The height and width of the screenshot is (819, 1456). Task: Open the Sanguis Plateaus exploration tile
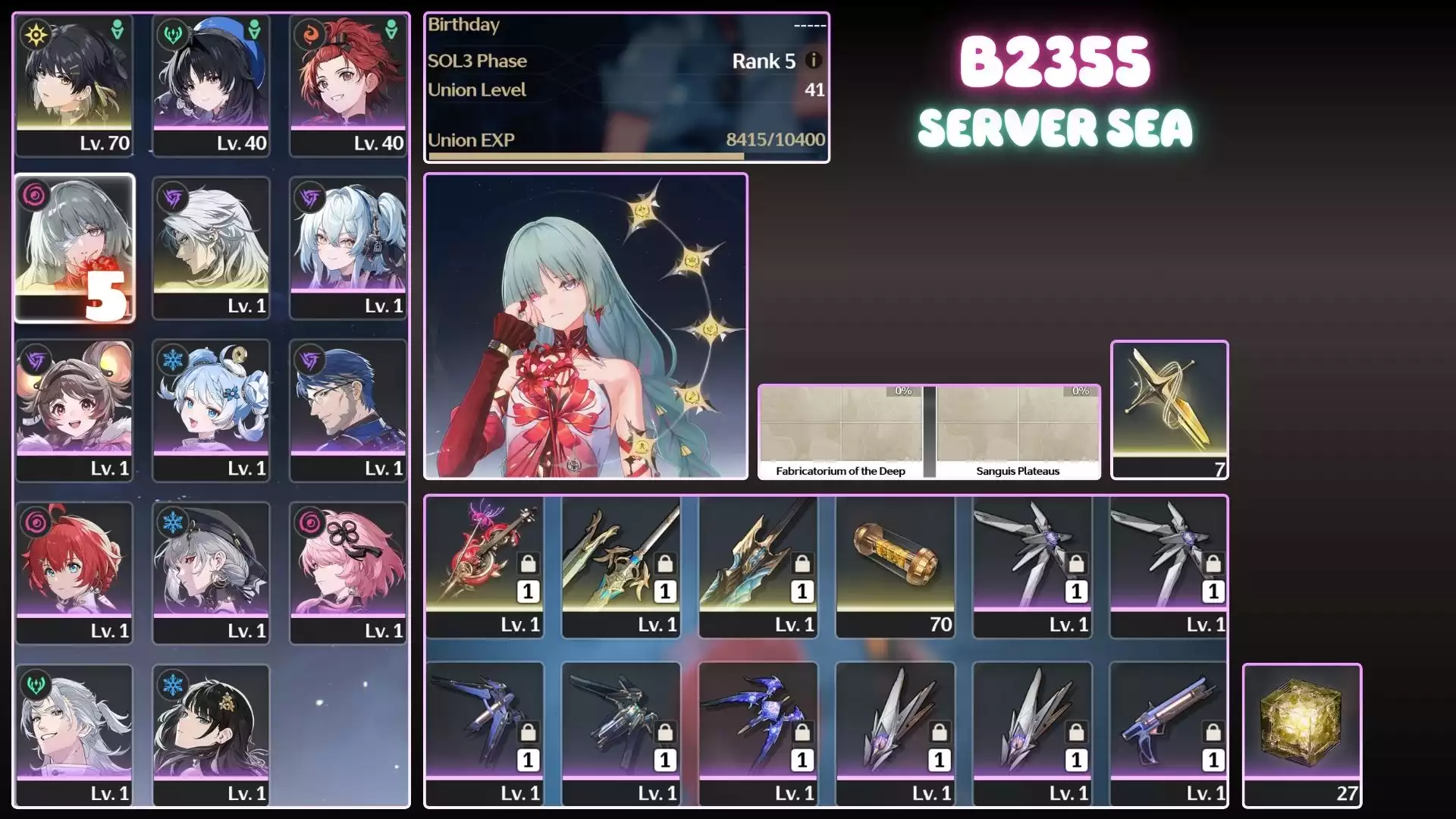coord(1018,431)
